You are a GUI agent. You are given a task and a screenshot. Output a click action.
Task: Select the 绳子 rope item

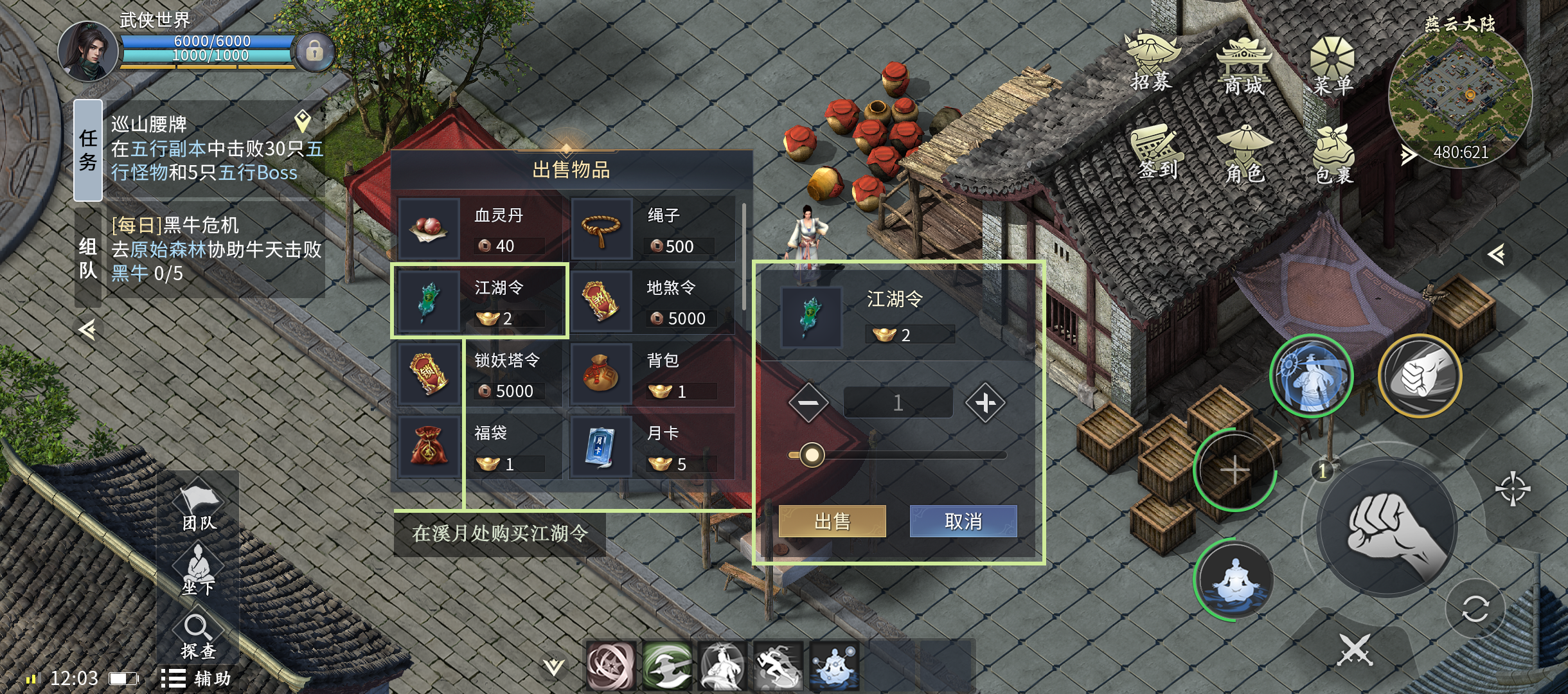pyautogui.click(x=652, y=229)
